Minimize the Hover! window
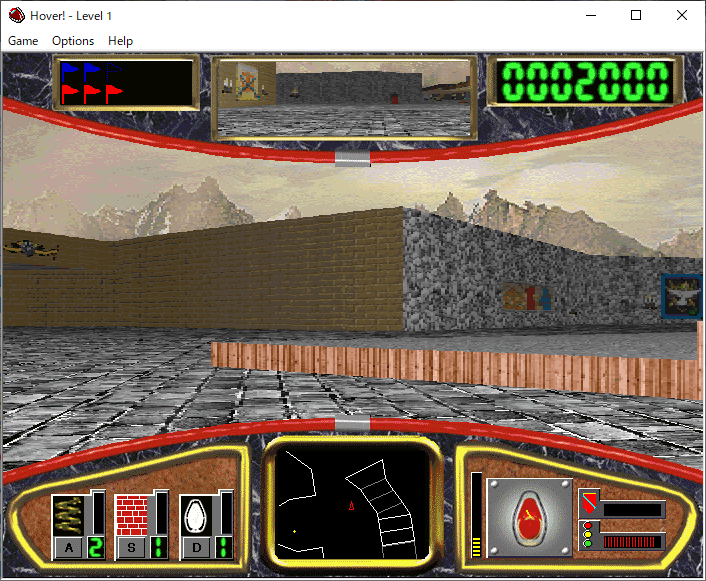This screenshot has height=581, width=706. tap(590, 15)
